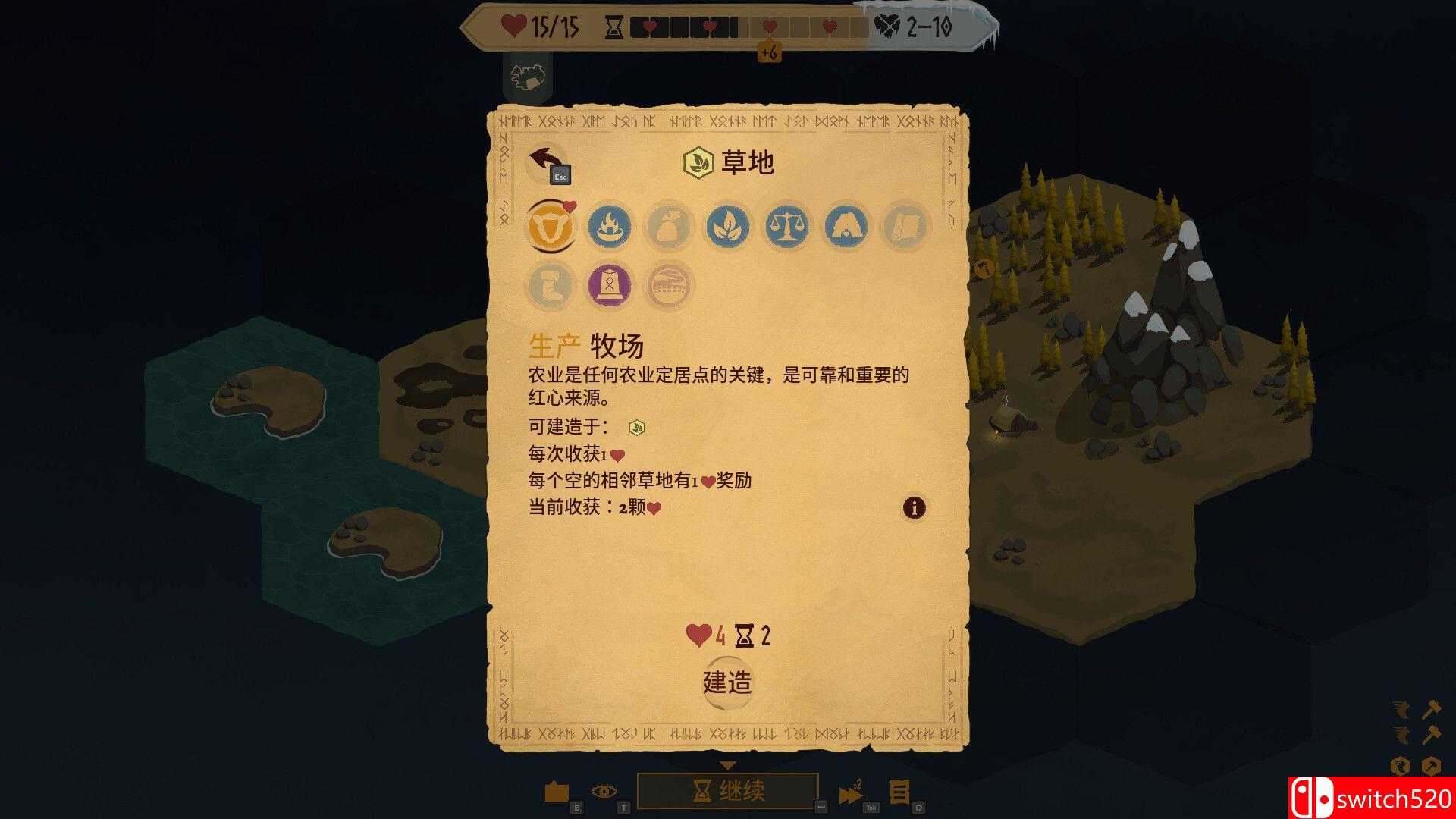Click the 生产 production label
This screenshot has width=1456, height=819.
(x=555, y=344)
